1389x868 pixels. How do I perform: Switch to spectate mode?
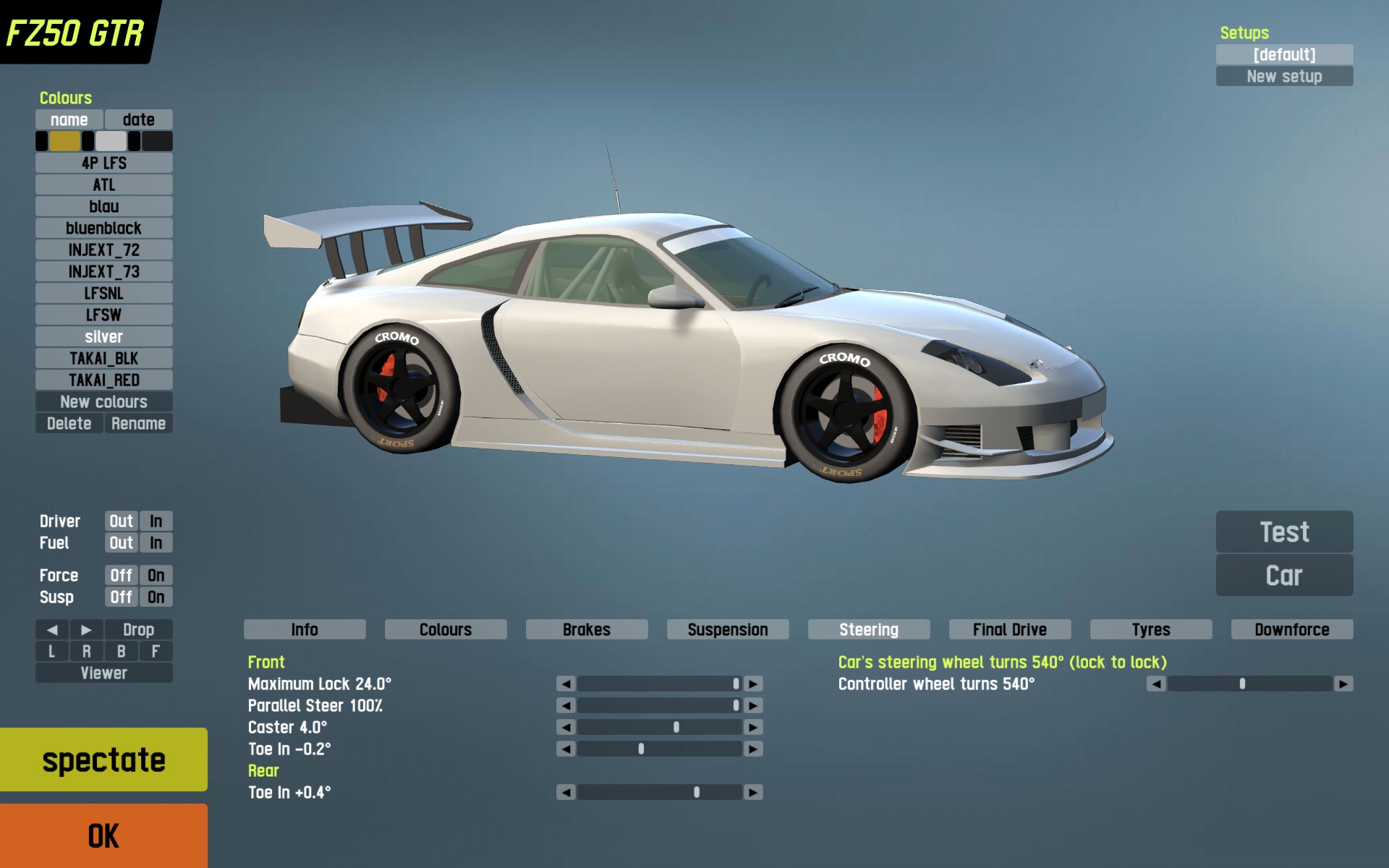[103, 759]
